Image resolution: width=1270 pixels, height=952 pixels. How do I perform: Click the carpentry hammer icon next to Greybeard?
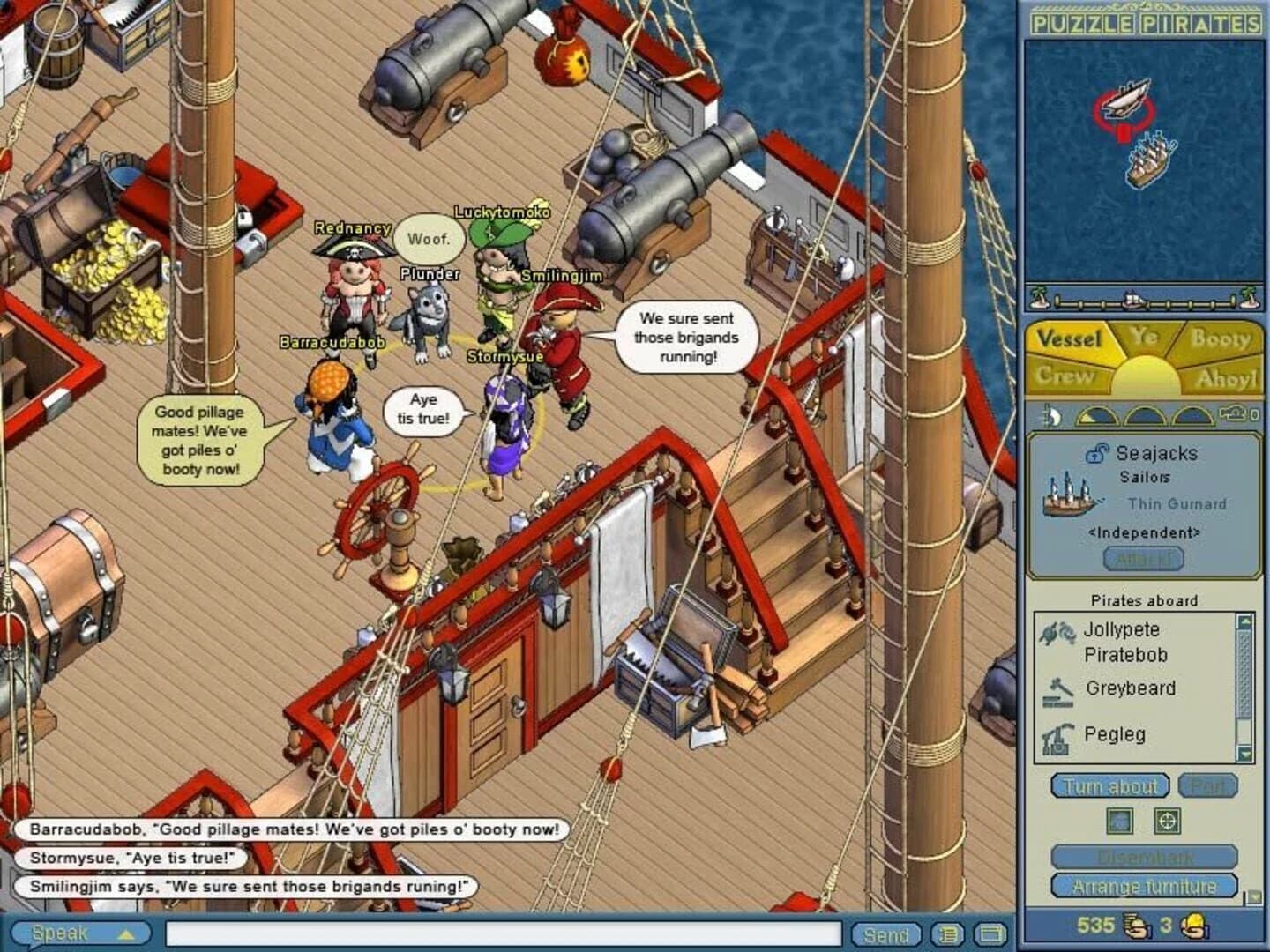pos(1059,691)
